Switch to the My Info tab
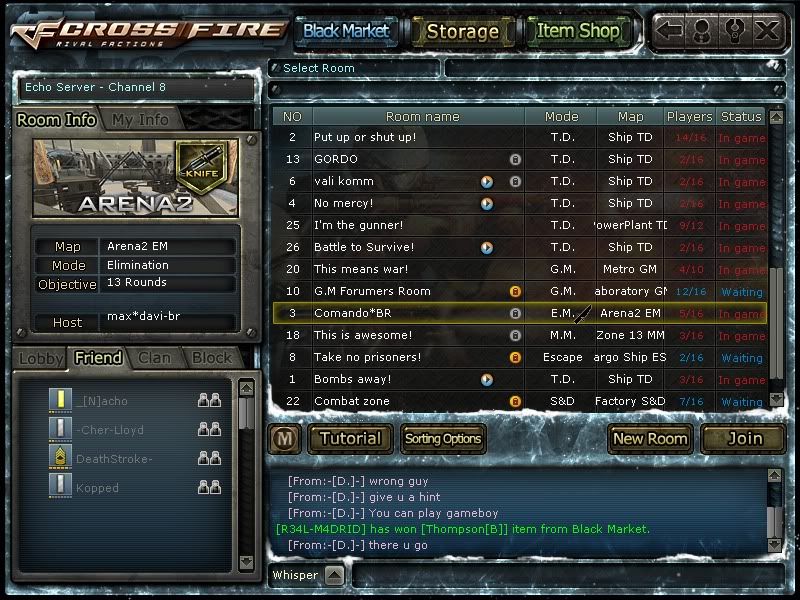800x600 pixels. (140, 119)
